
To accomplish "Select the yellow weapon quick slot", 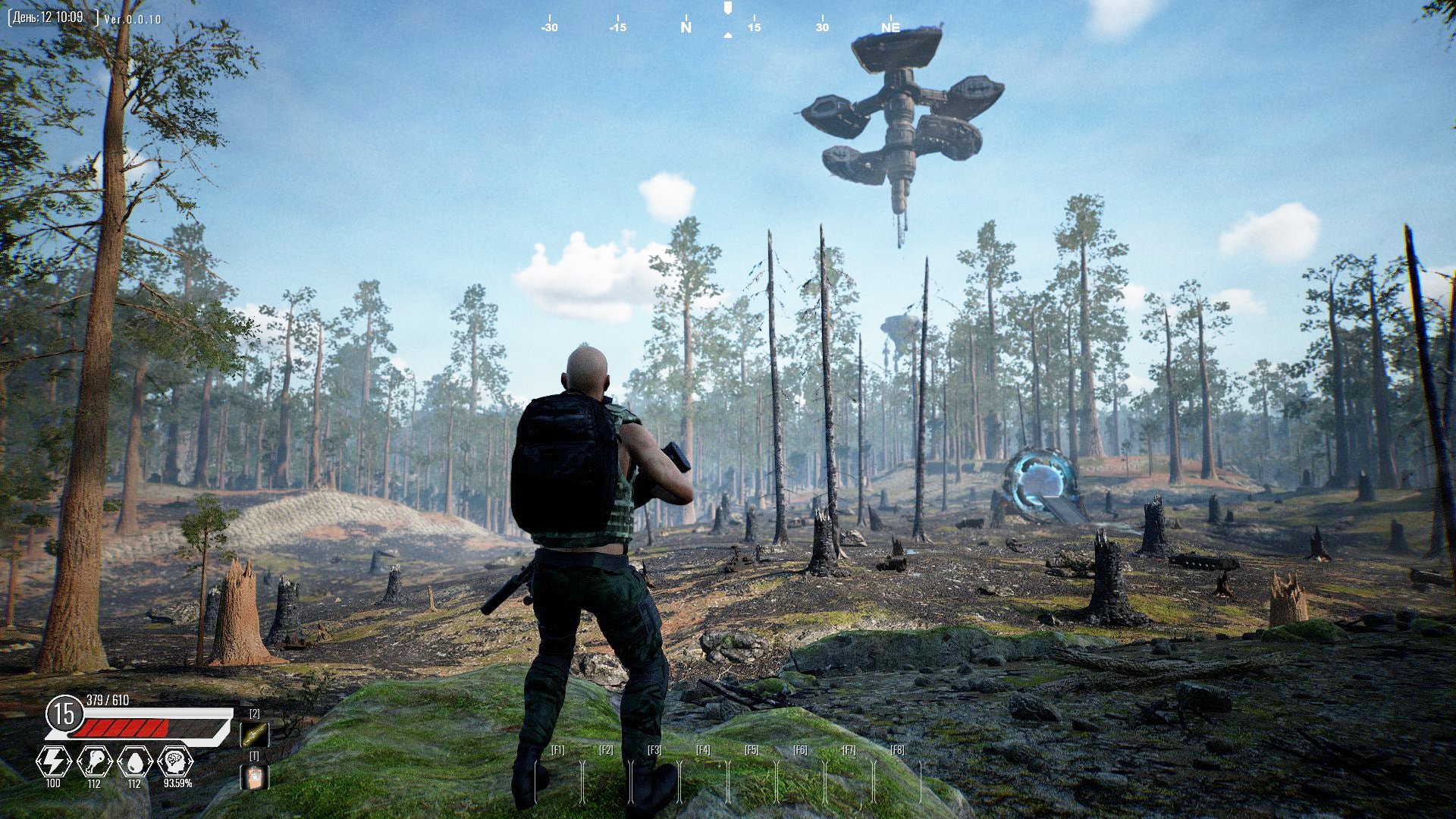I will (254, 734).
